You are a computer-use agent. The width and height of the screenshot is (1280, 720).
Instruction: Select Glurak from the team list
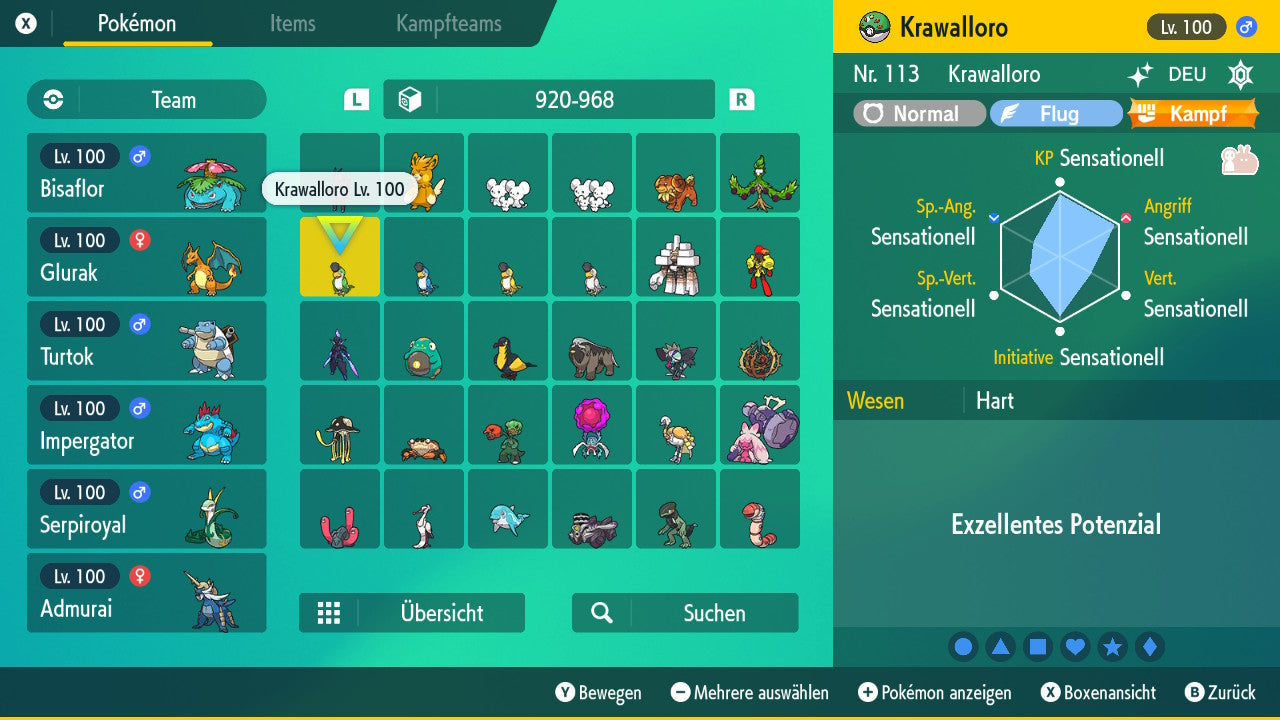[x=146, y=256]
